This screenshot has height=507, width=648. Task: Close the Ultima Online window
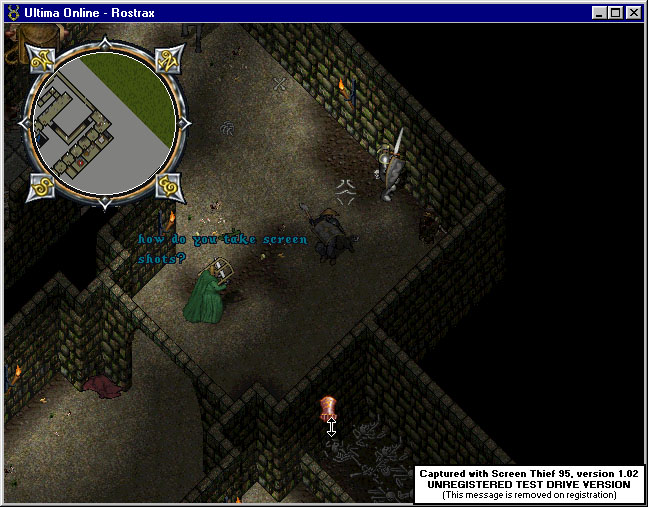point(633,13)
